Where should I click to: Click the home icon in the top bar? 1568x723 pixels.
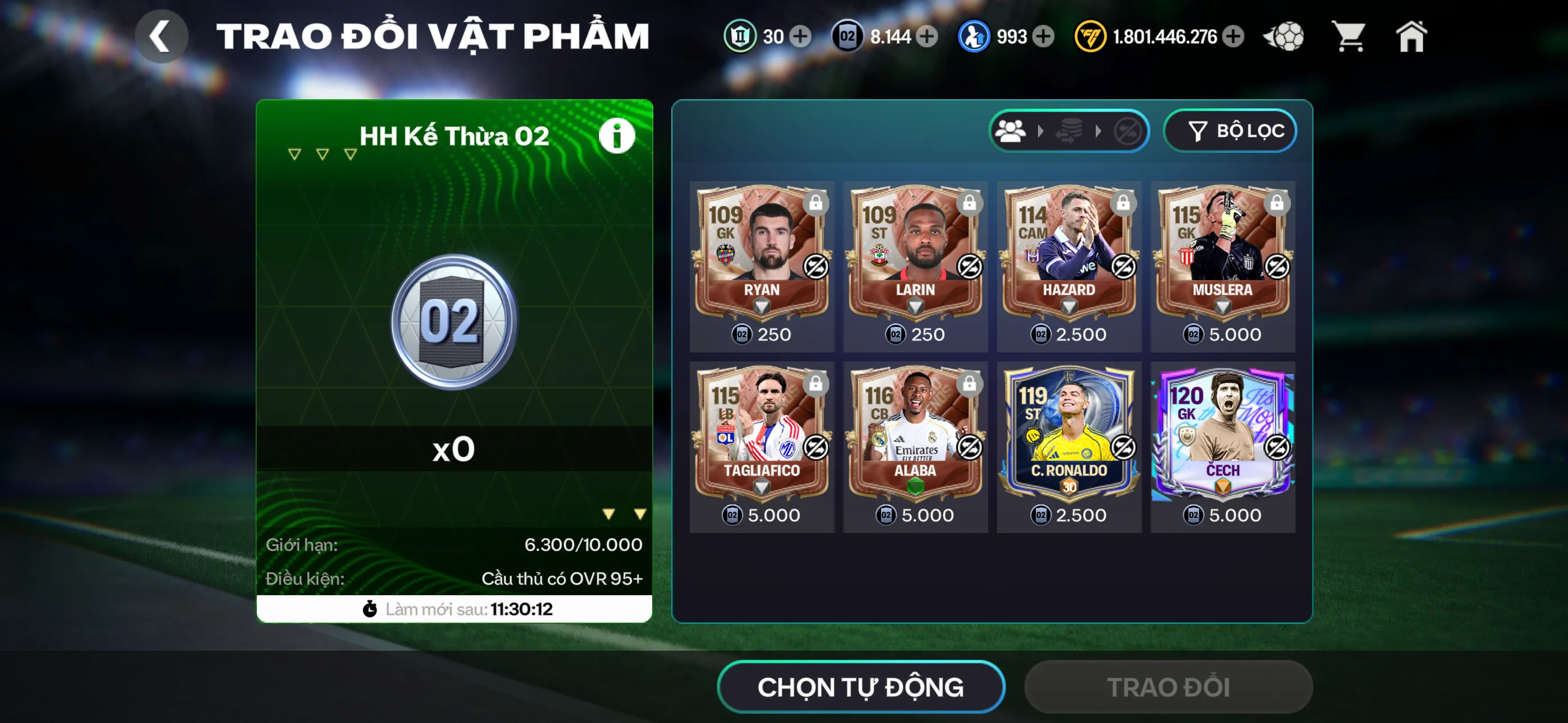click(x=1412, y=36)
